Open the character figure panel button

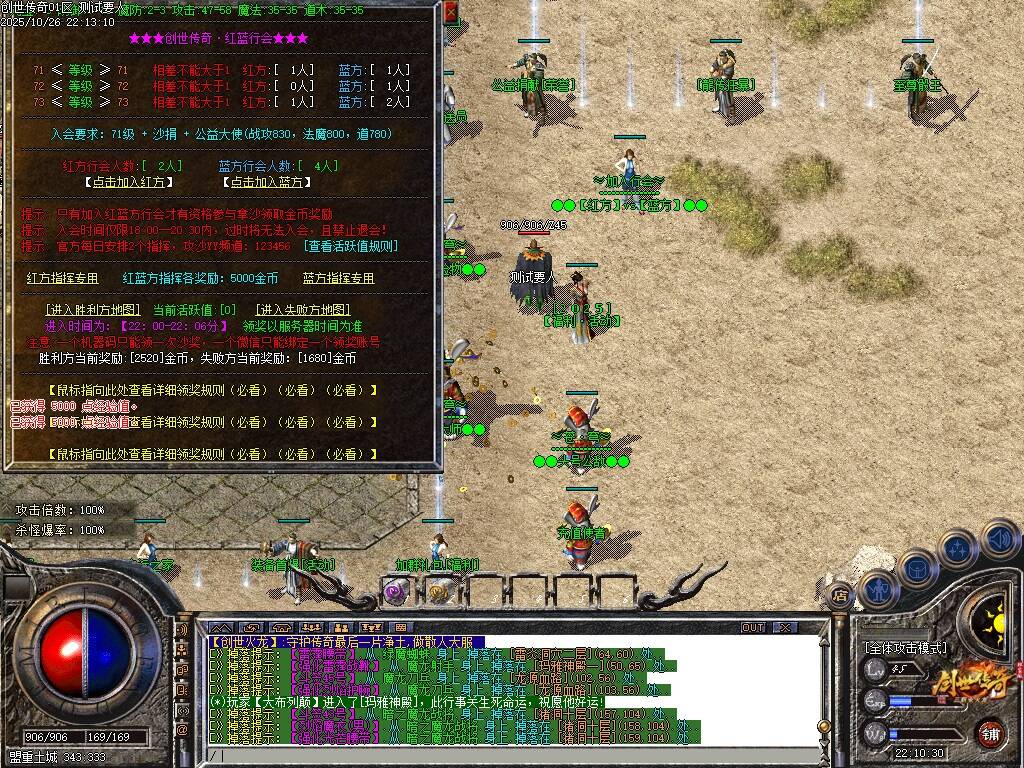pyautogui.click(x=877, y=590)
